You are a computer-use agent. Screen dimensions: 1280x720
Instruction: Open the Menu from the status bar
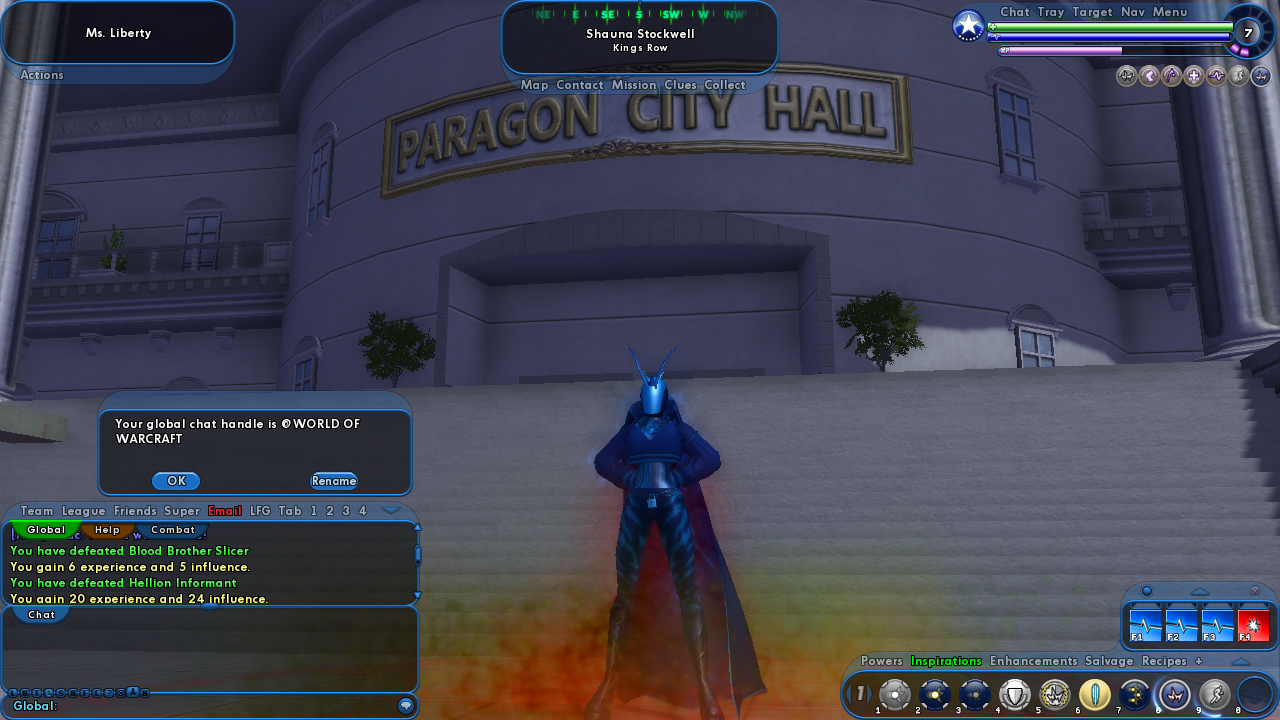coord(1170,12)
